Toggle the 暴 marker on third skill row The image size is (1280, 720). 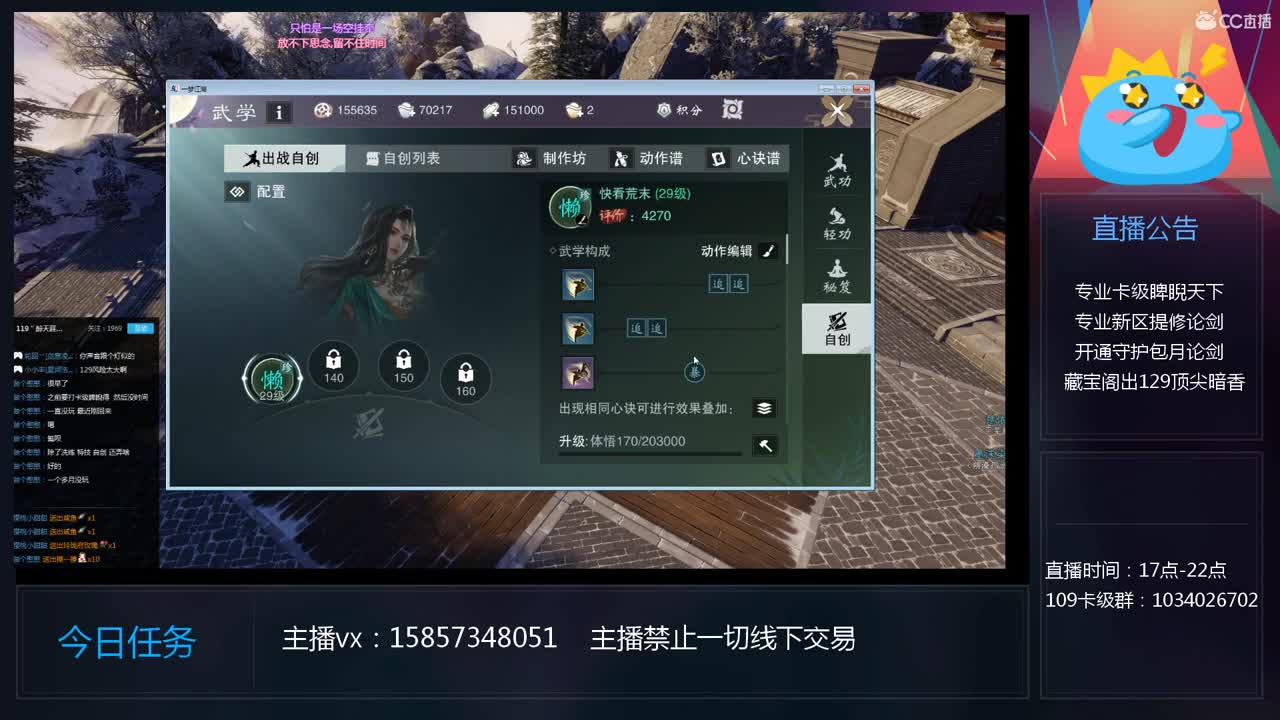[696, 371]
